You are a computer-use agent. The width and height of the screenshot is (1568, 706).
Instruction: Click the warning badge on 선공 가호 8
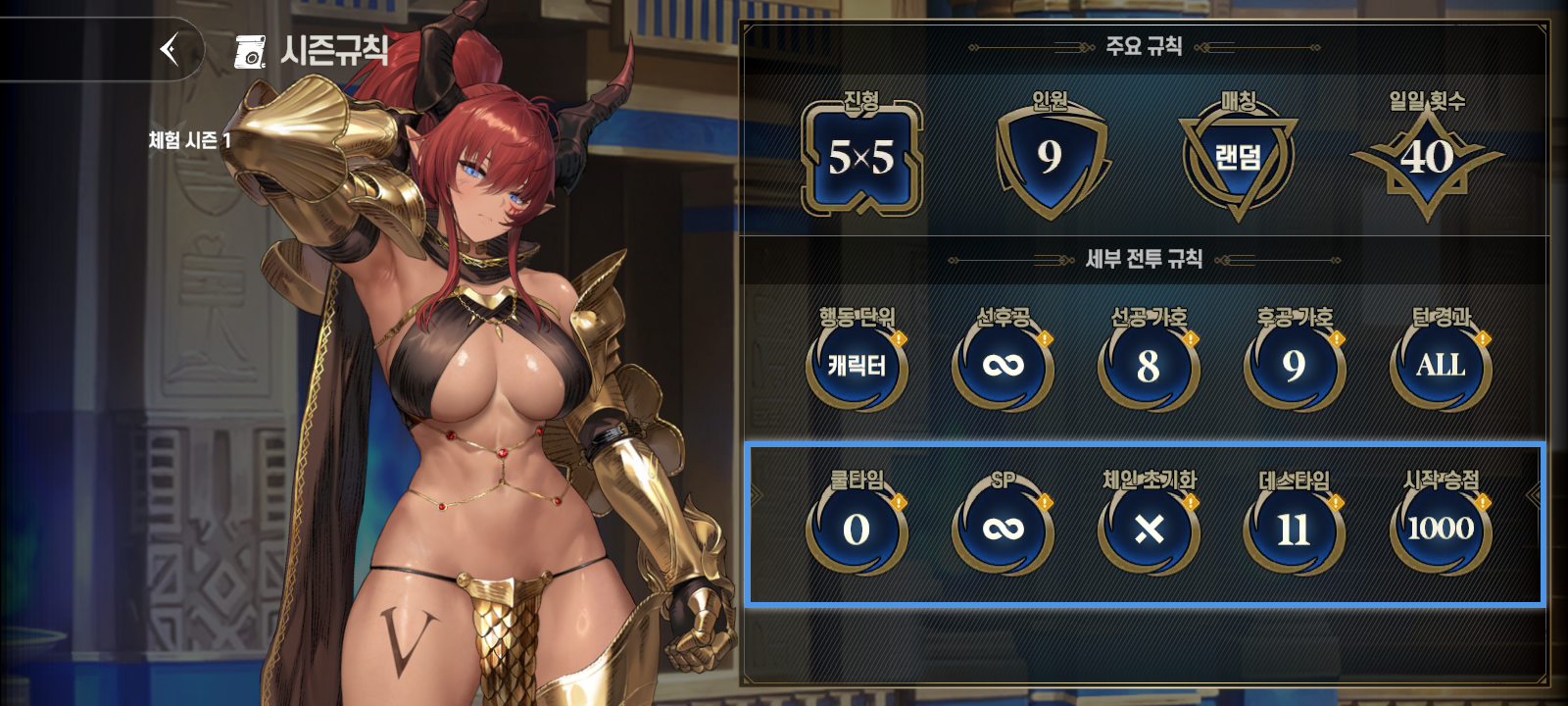point(1189,338)
